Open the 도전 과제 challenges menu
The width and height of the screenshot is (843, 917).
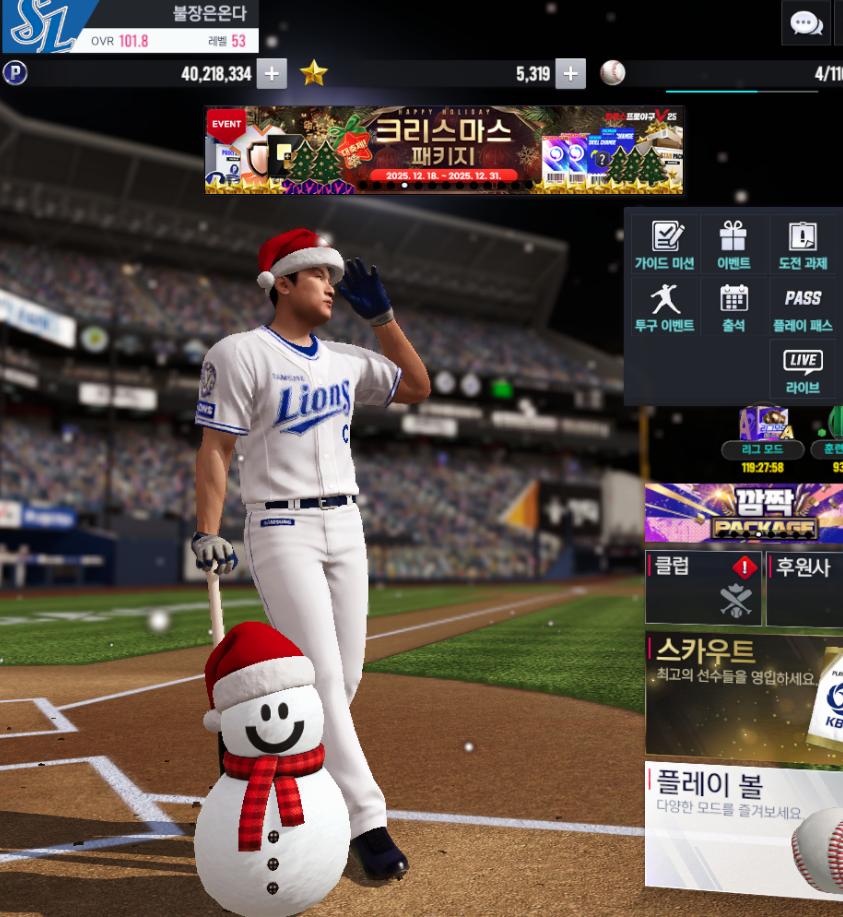tap(803, 246)
